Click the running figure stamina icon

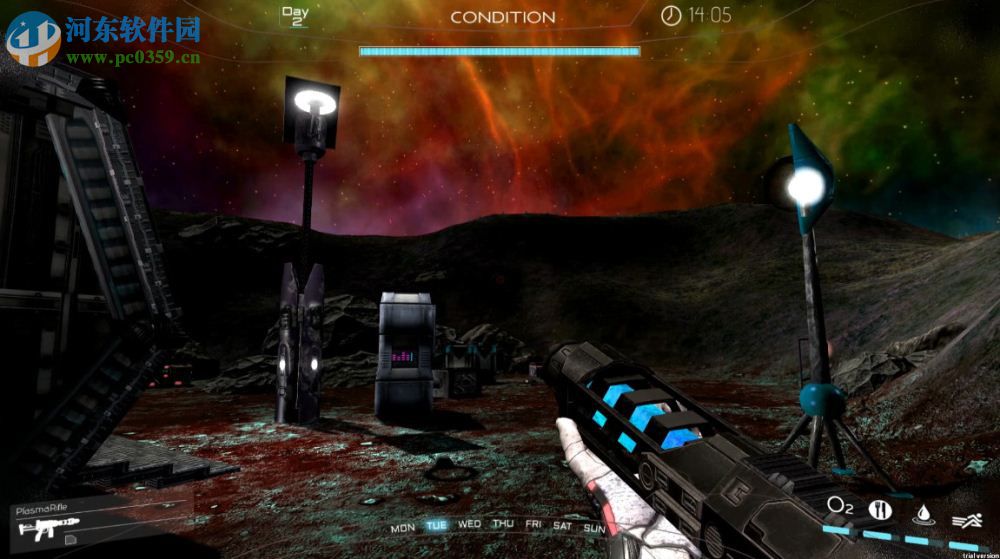tap(964, 518)
